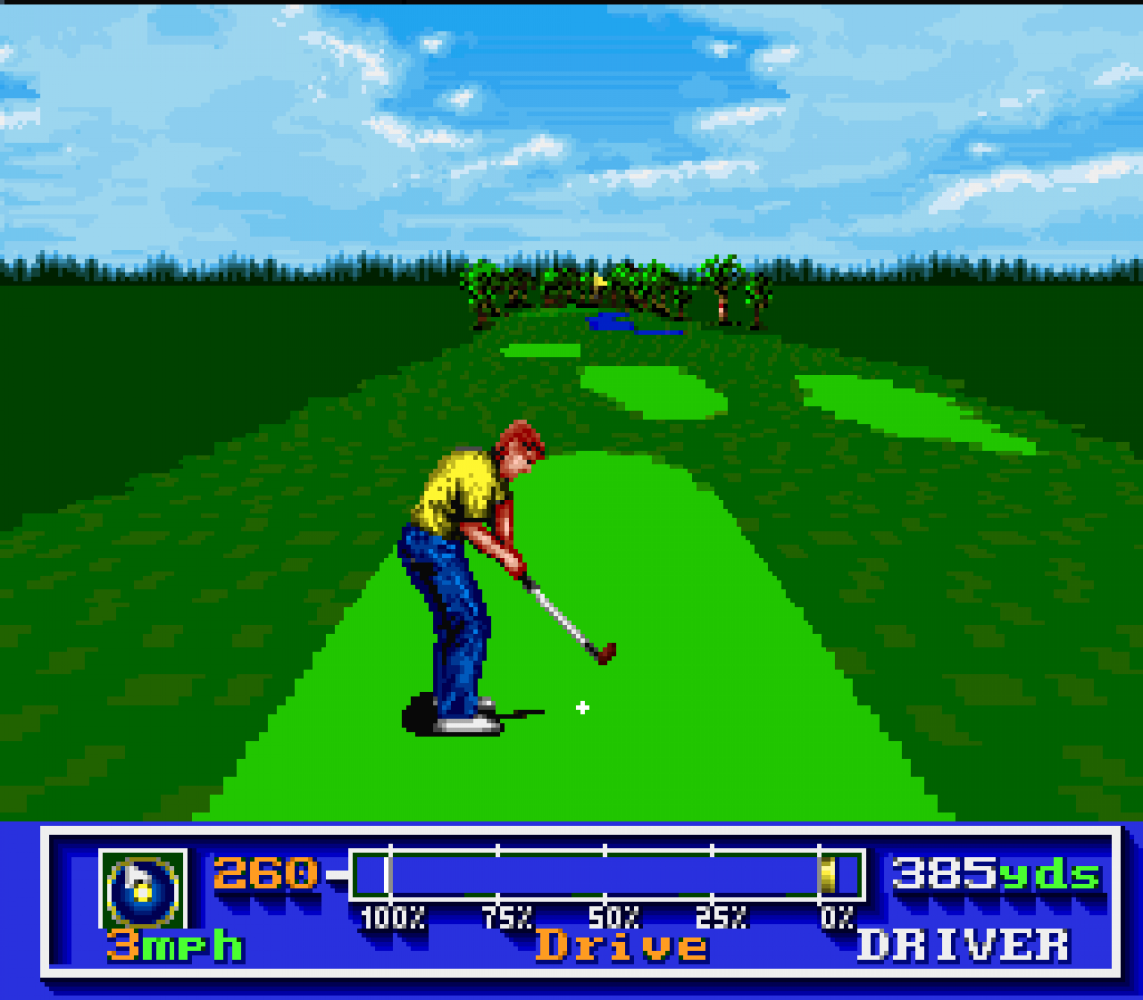Select the wind direction ball icon
The image size is (1143, 1000).
click(x=142, y=889)
